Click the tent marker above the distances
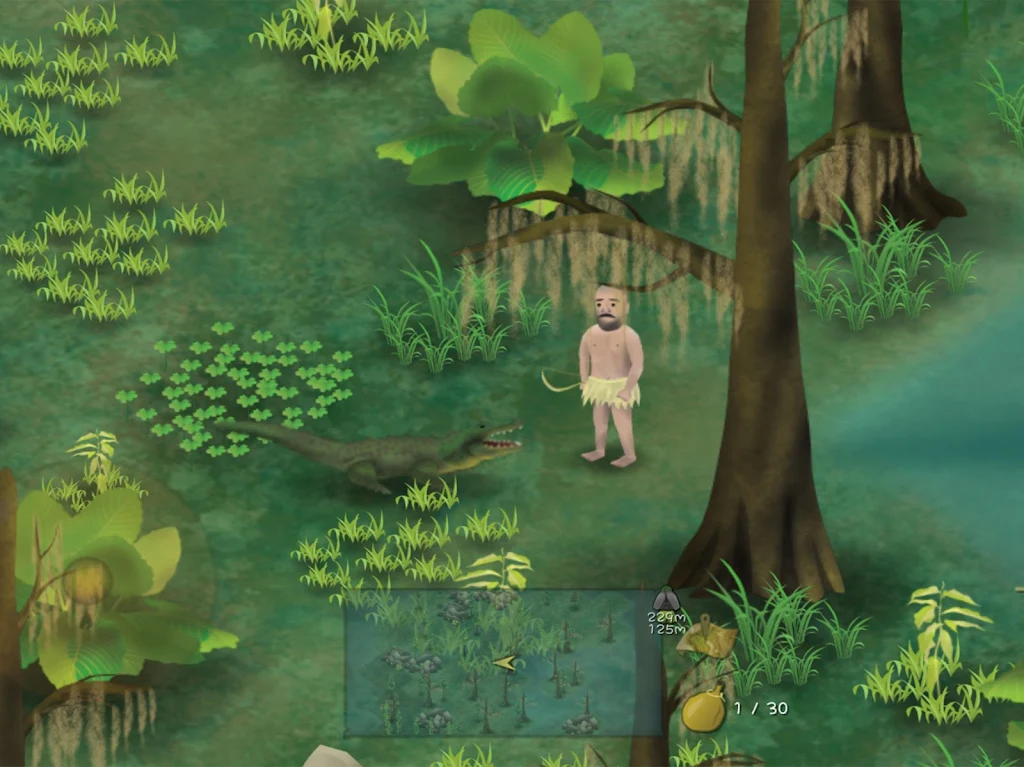 (x=666, y=600)
